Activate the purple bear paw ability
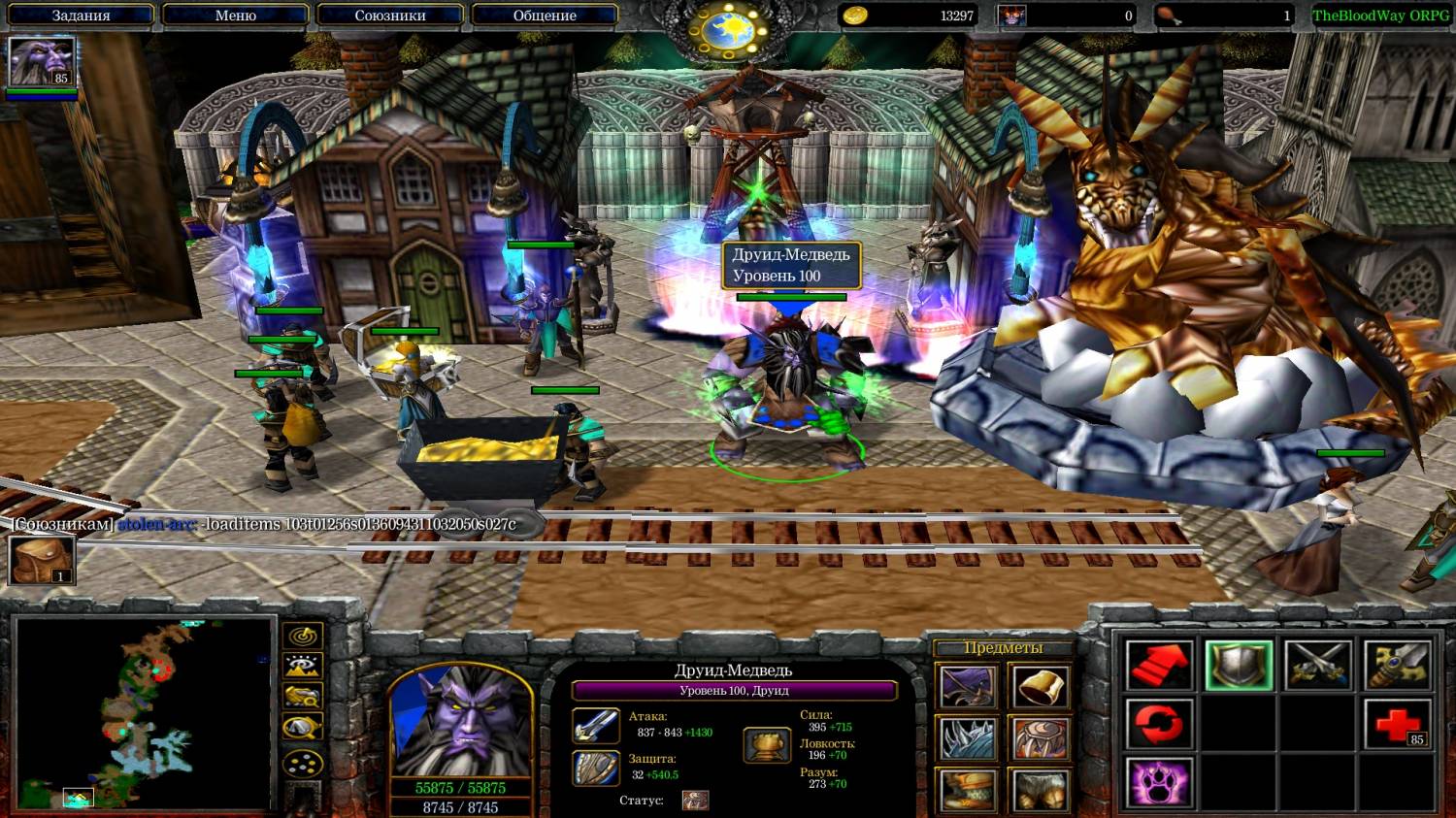1456x818 pixels. [1159, 782]
